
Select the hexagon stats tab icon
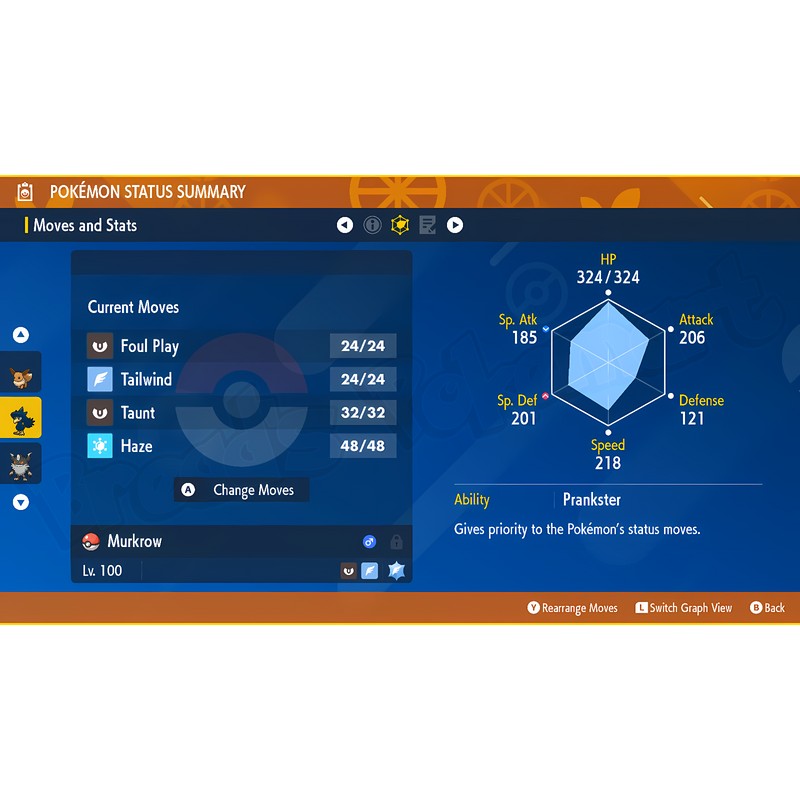click(x=400, y=225)
